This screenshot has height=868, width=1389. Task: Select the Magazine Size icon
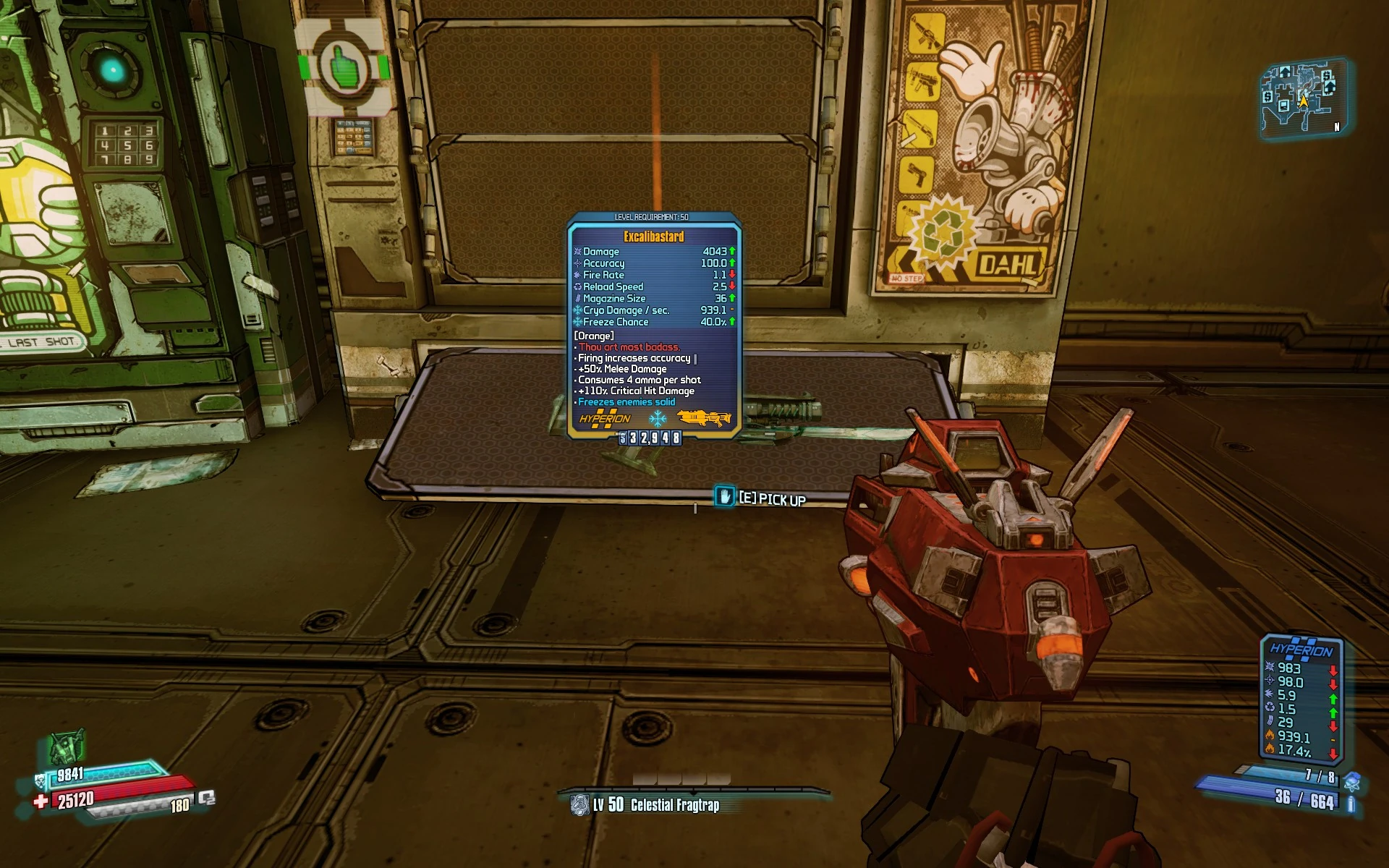(577, 298)
